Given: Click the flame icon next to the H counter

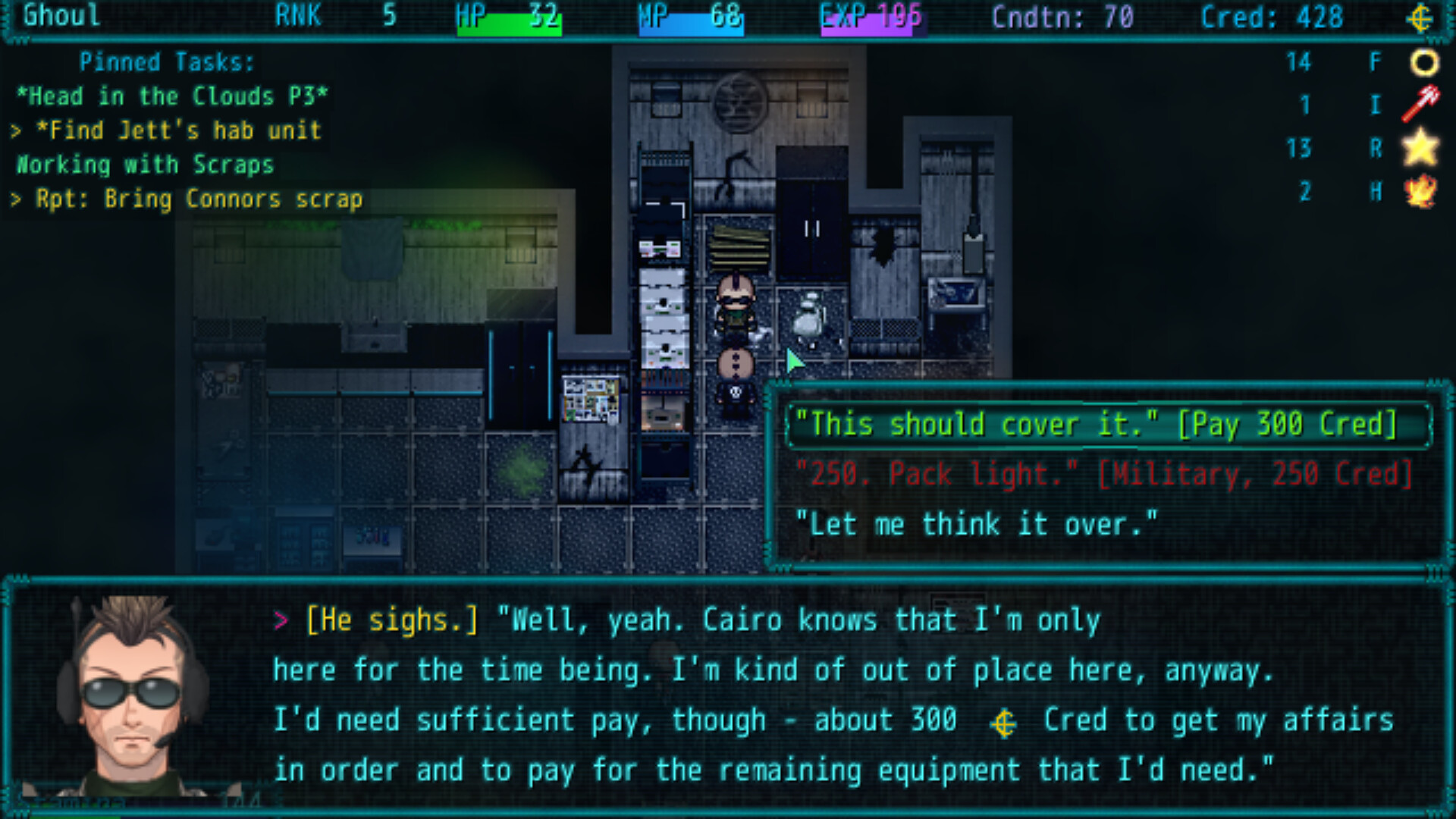Looking at the screenshot, I should (x=1421, y=191).
